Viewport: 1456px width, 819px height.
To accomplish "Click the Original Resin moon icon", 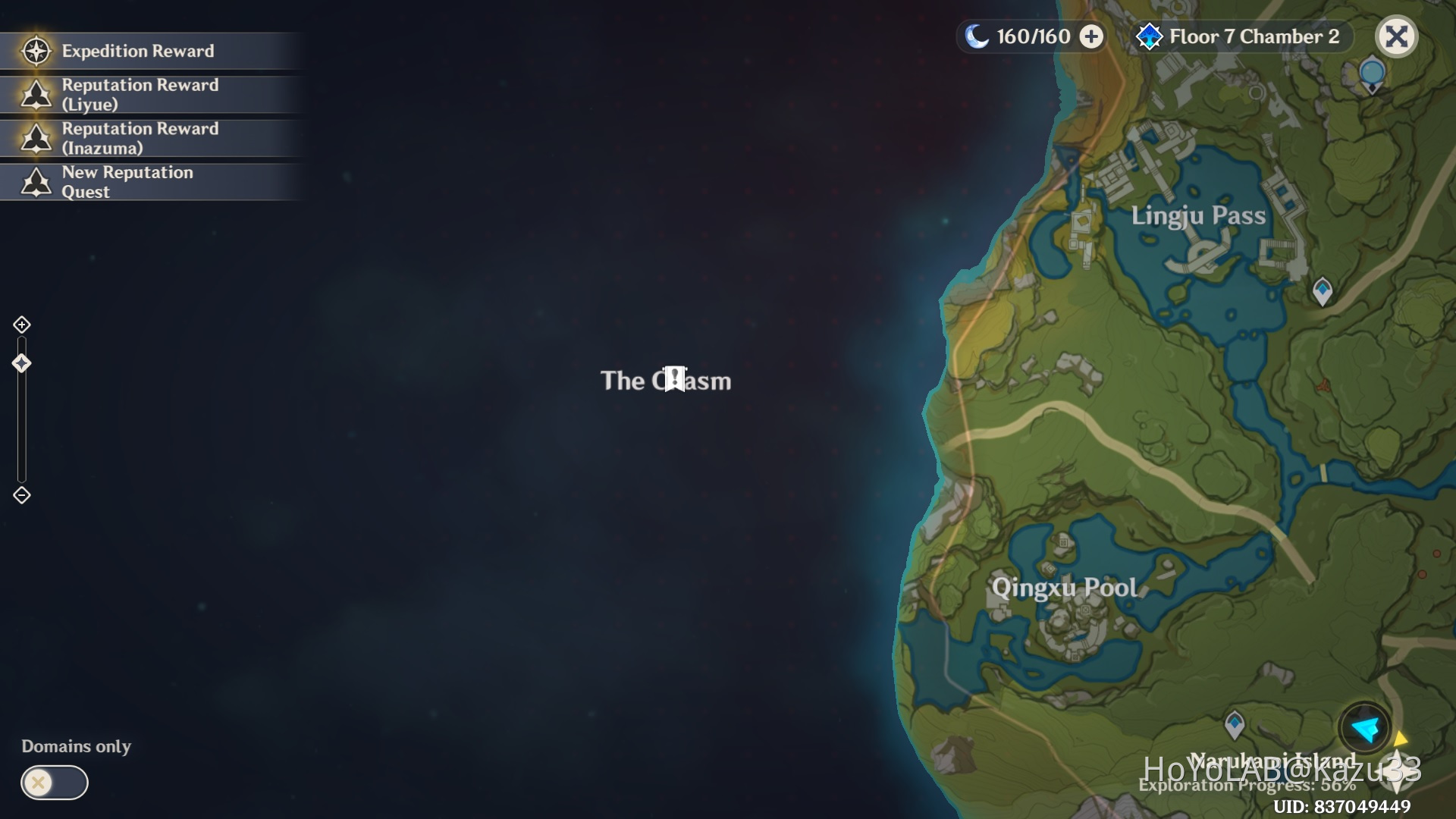I will click(978, 36).
